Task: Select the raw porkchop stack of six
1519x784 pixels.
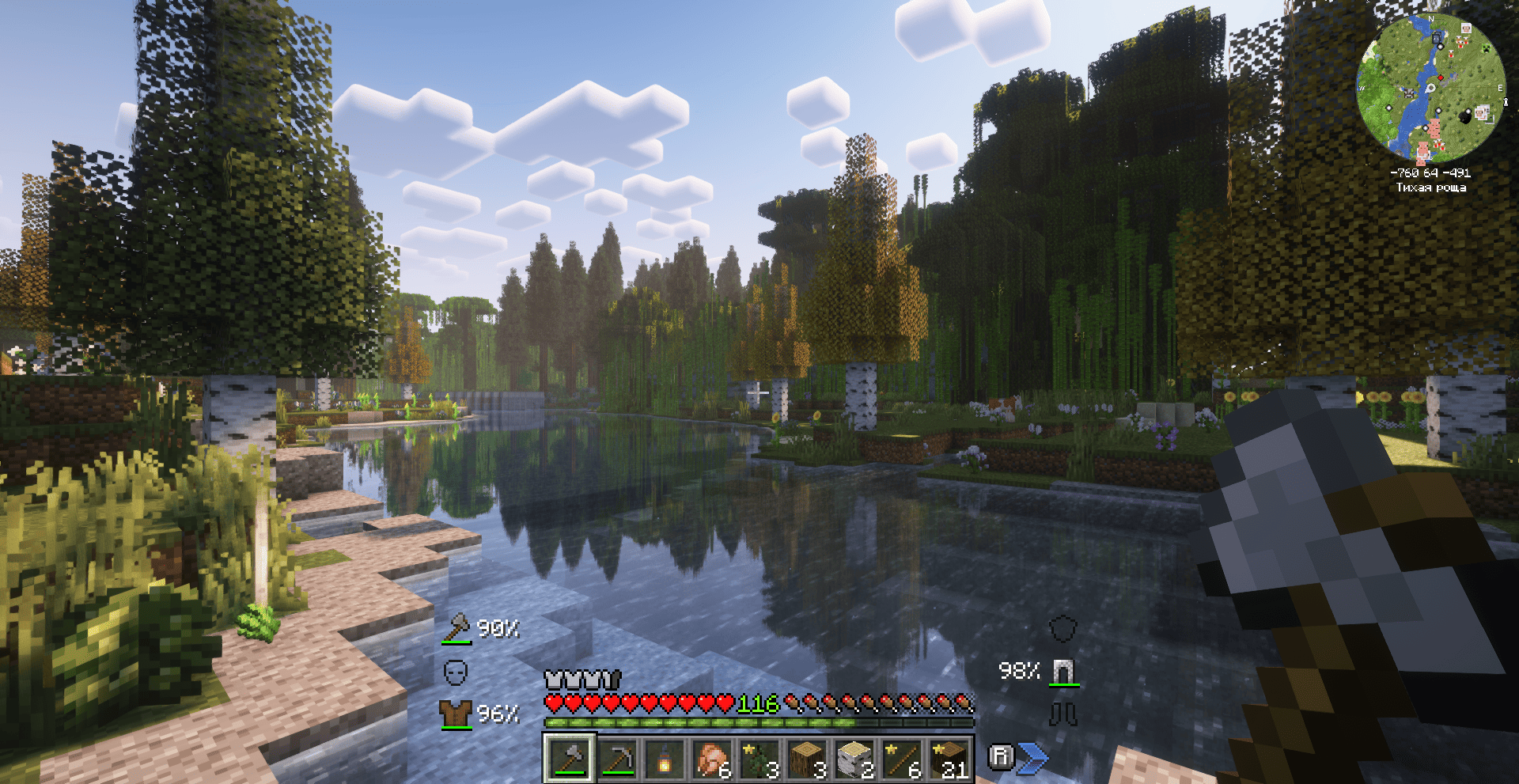Action: click(x=712, y=759)
